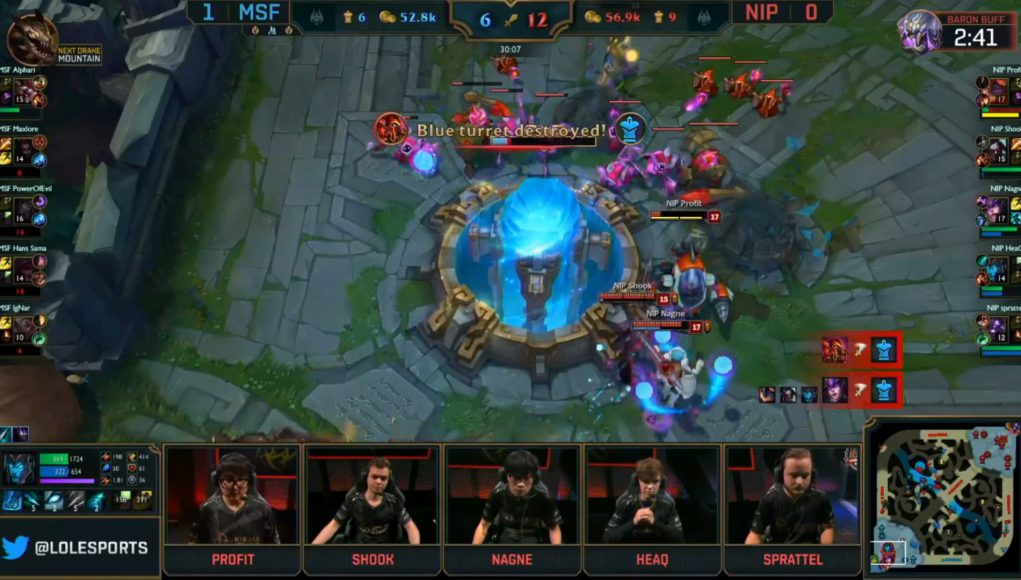Click the Twitter bird logo
1021x580 pixels.
[x=17, y=547]
